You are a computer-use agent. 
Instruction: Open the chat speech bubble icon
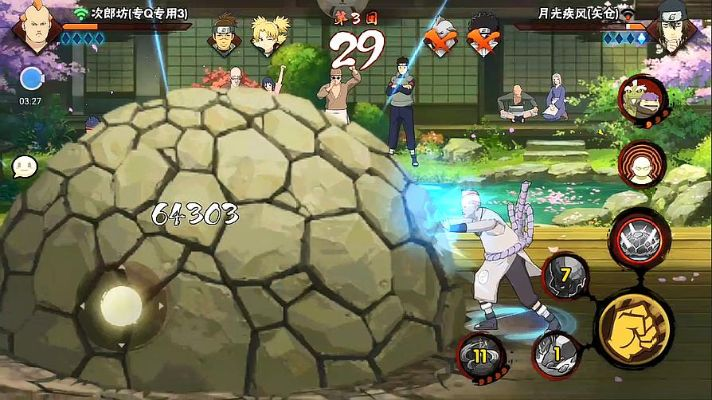[25, 168]
